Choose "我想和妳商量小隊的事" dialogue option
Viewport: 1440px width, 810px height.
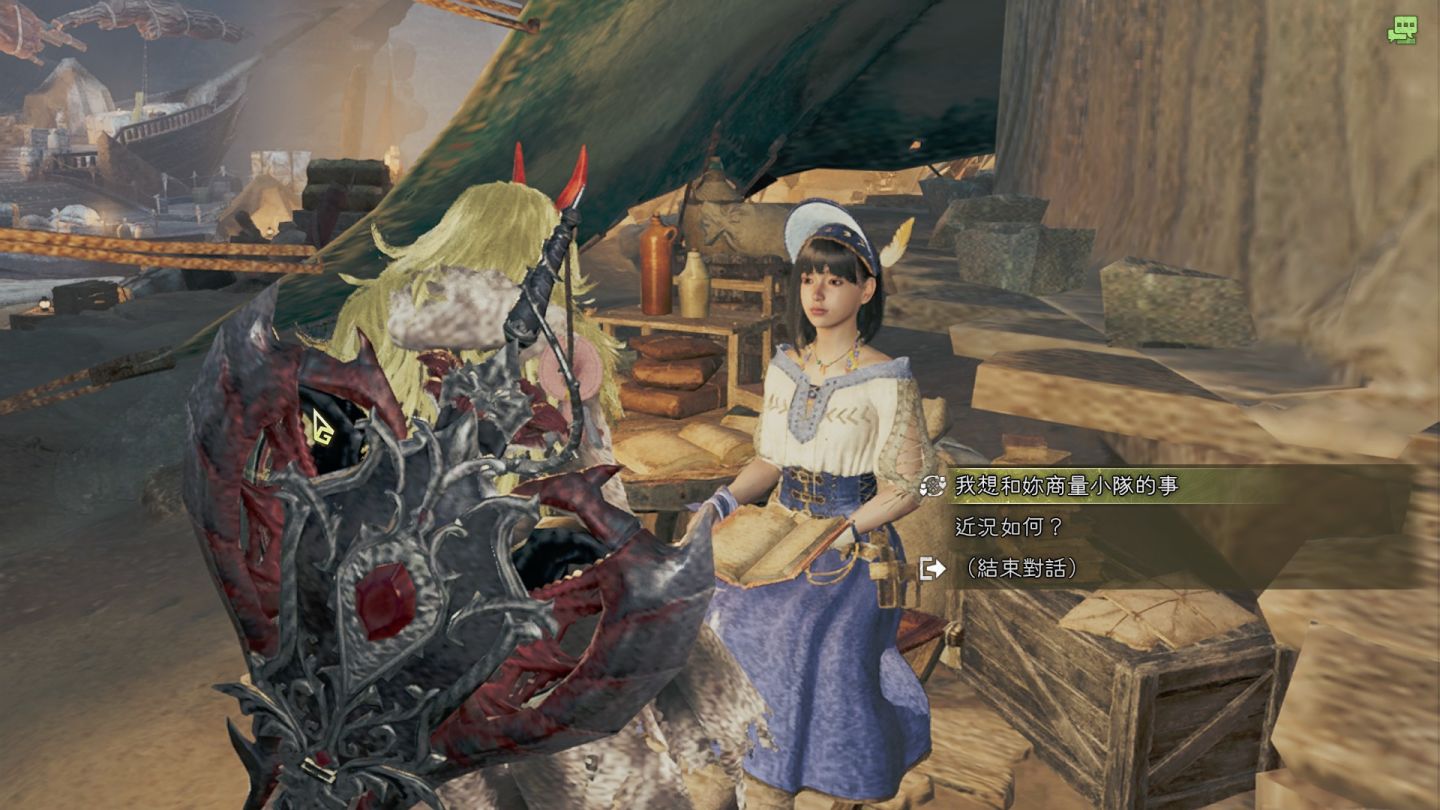point(1066,486)
